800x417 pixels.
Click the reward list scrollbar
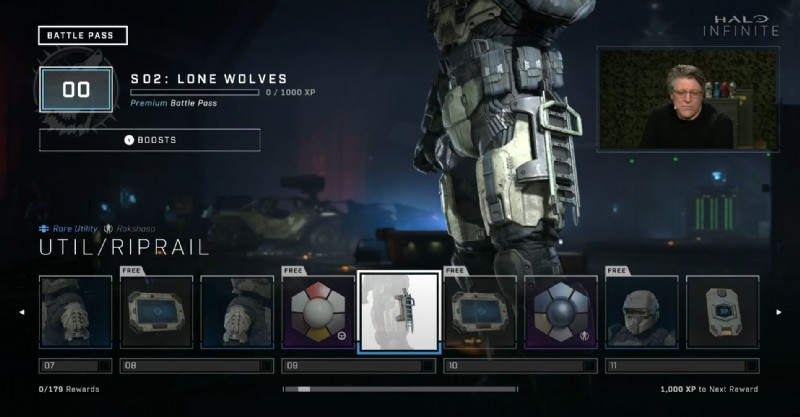pos(400,389)
